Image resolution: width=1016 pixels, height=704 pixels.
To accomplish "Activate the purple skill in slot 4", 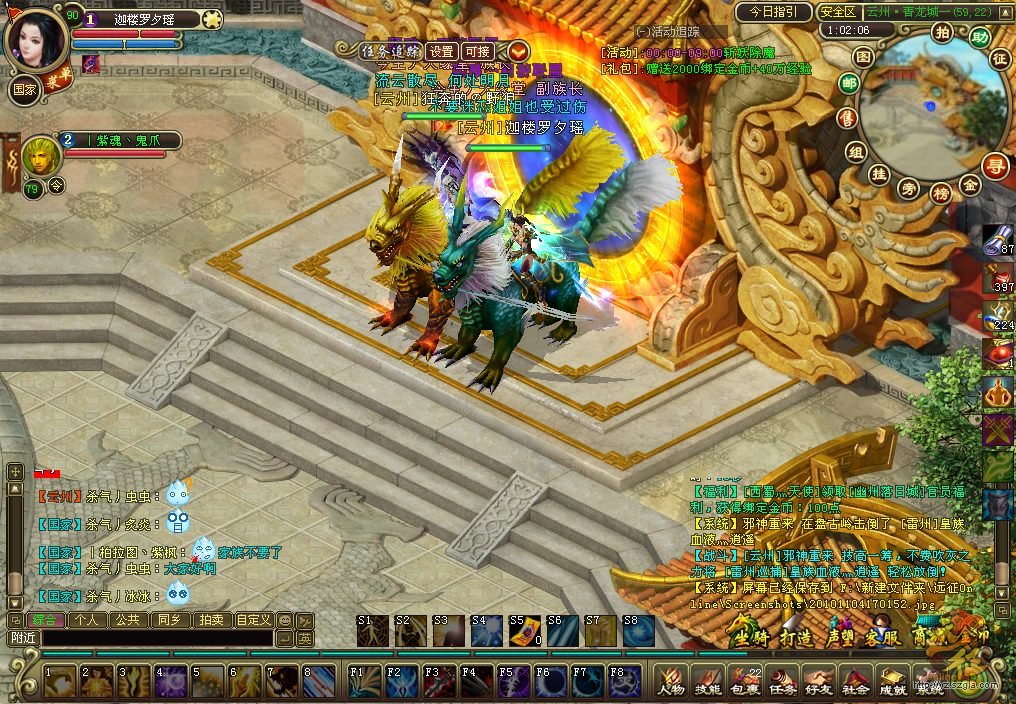I will coord(168,681).
